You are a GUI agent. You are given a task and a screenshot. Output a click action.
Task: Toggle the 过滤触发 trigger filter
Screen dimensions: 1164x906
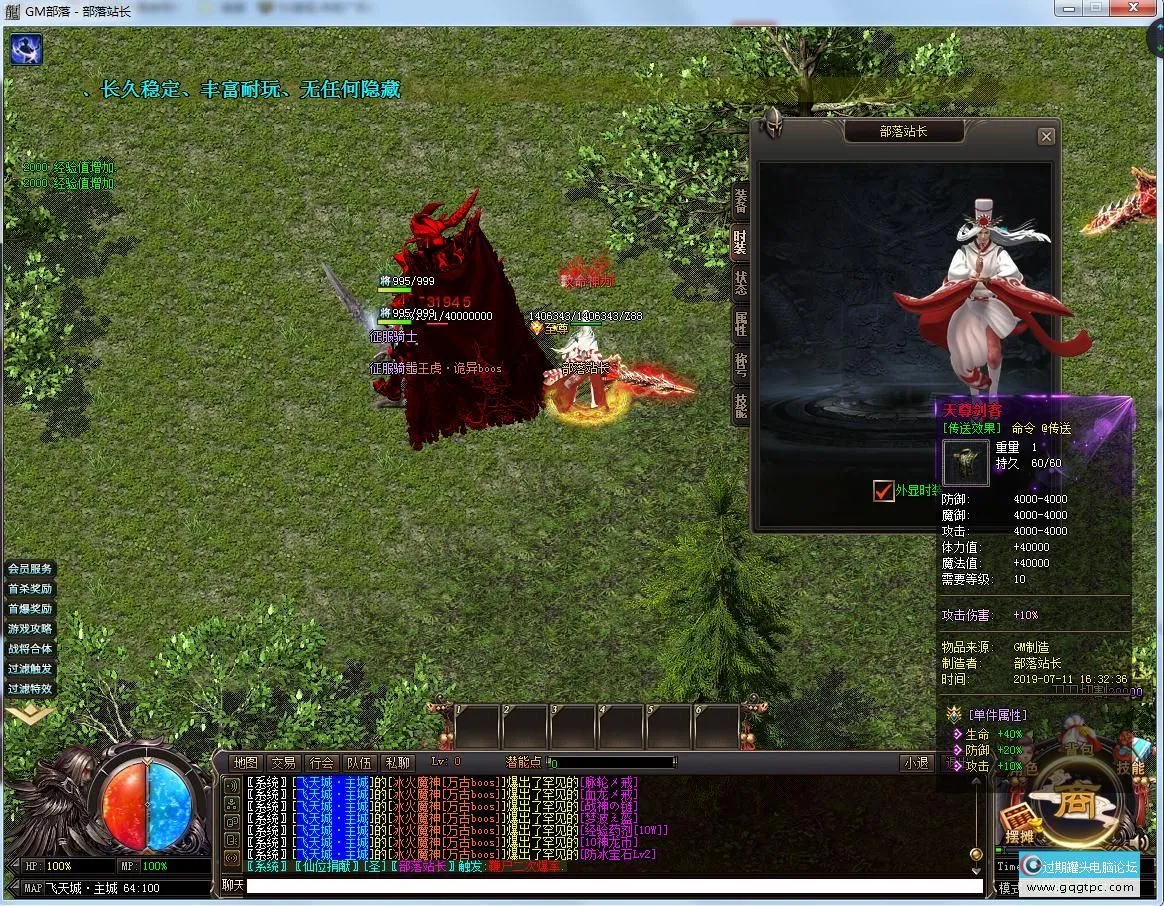30,669
